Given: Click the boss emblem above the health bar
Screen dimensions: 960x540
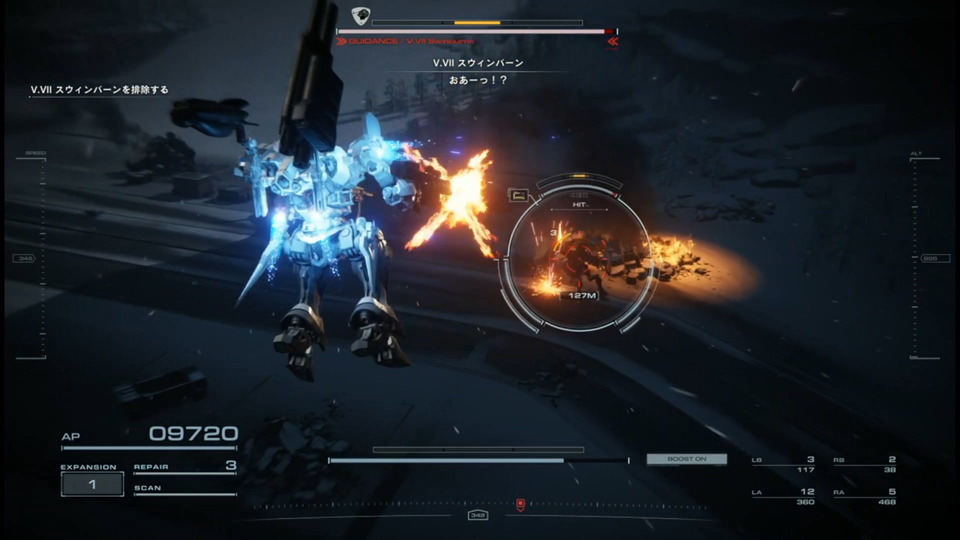Looking at the screenshot, I should (360, 15).
